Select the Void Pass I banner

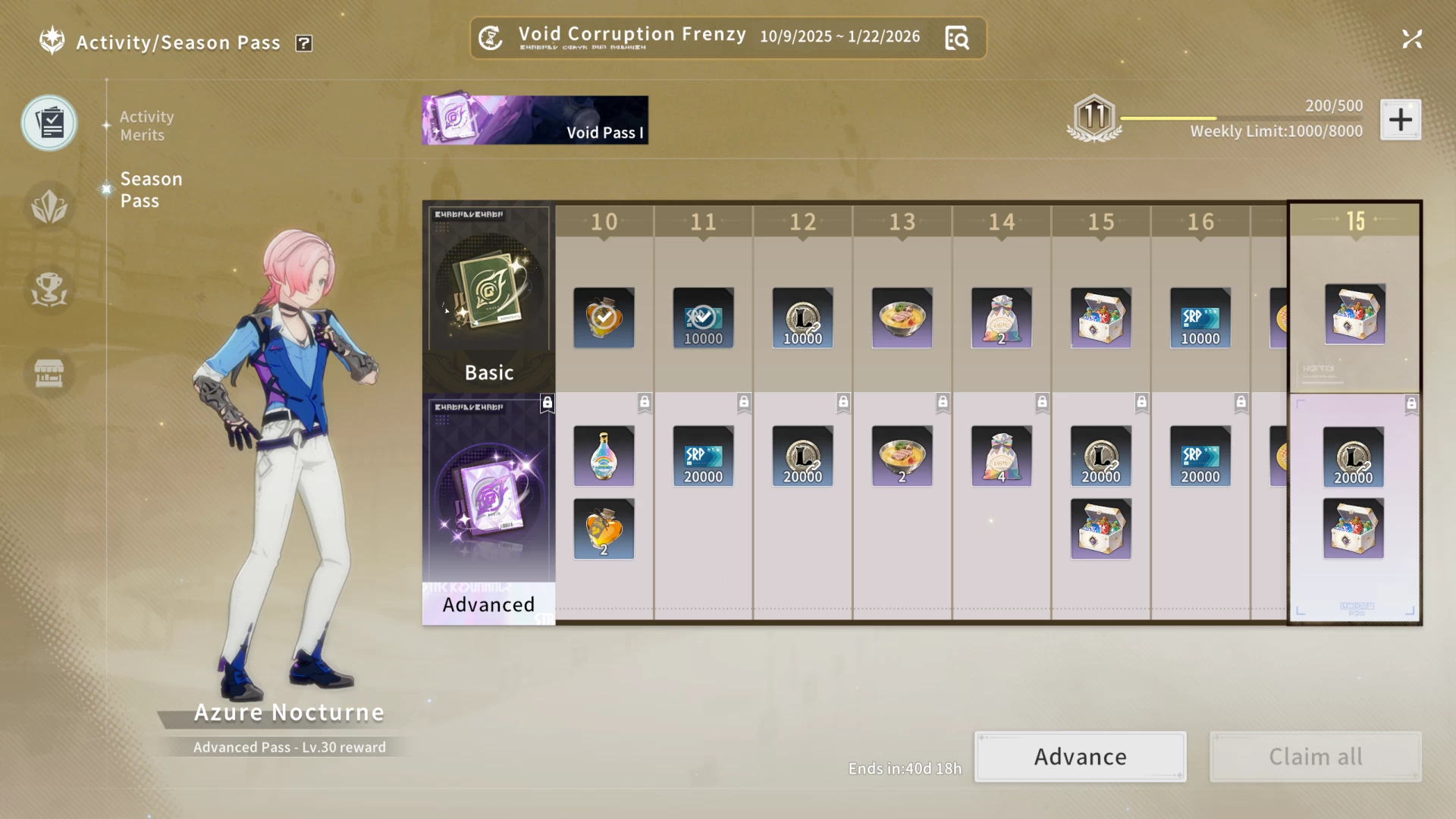click(535, 120)
